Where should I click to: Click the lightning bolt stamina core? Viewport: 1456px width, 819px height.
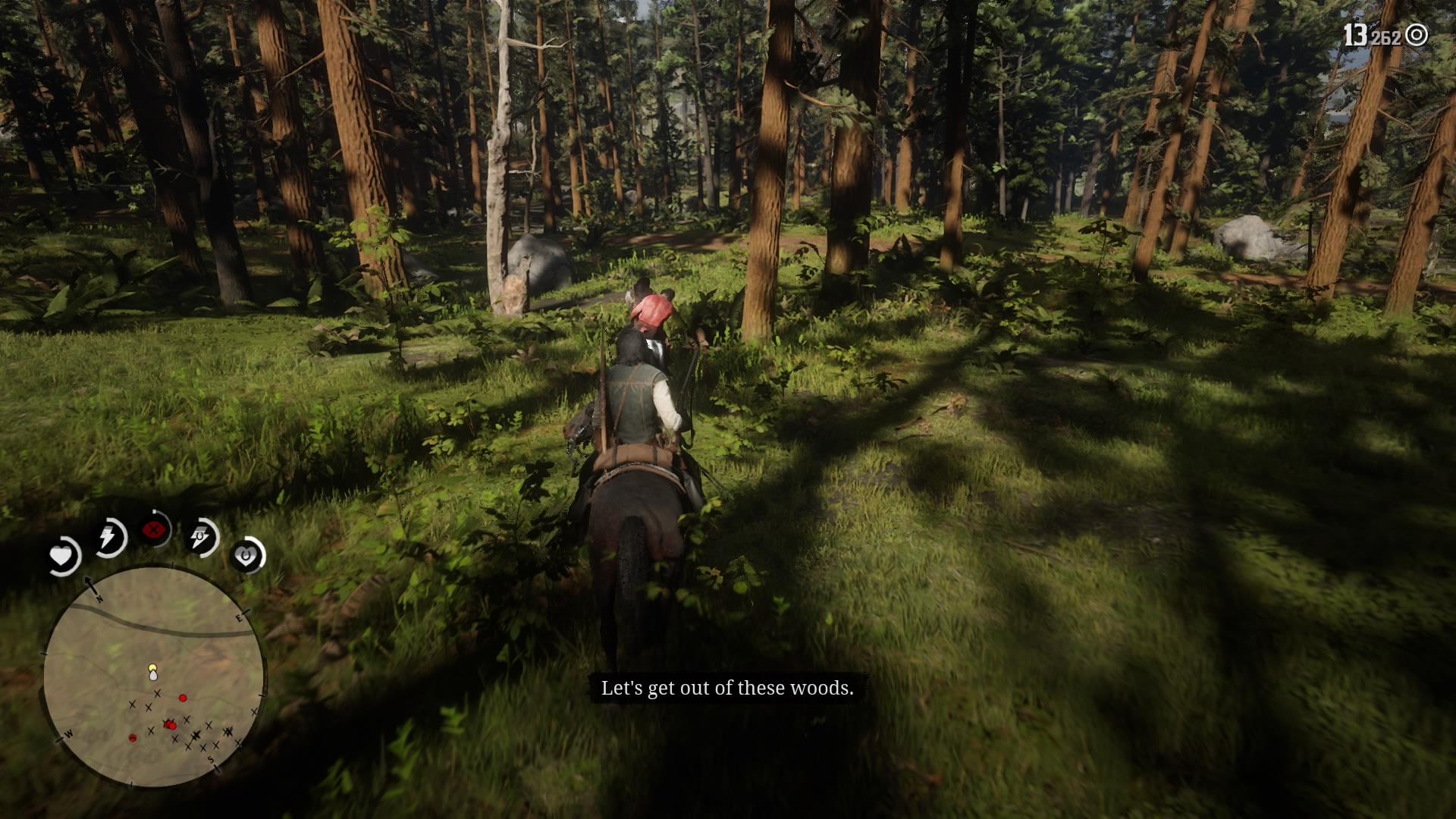pyautogui.click(x=109, y=538)
